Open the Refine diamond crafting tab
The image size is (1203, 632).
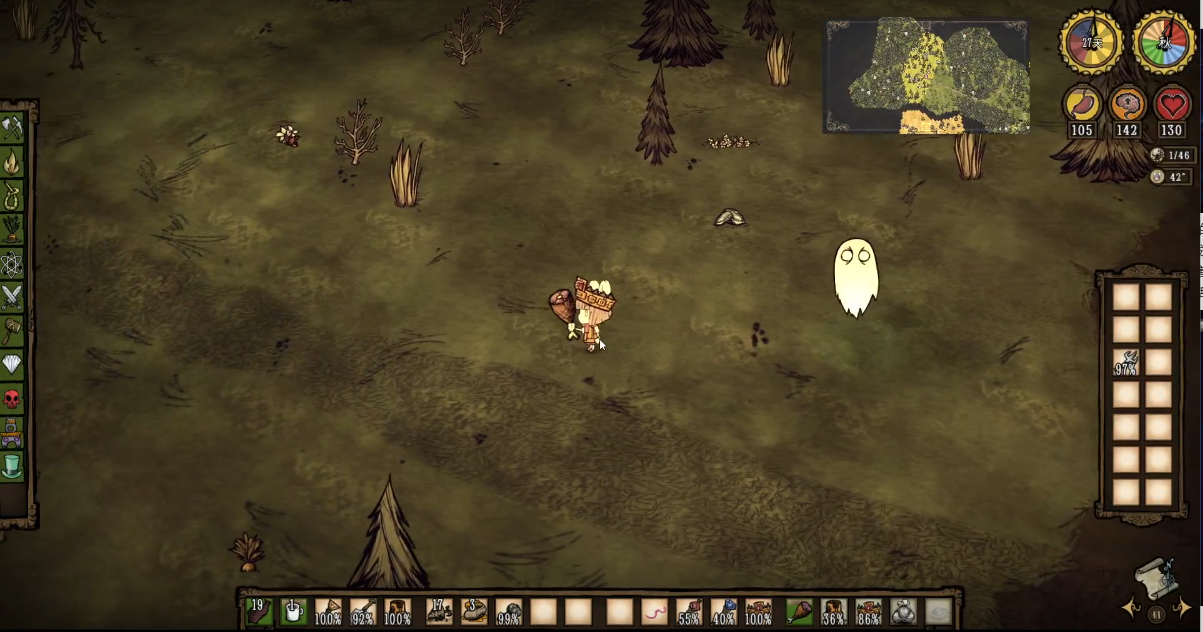[x=12, y=365]
